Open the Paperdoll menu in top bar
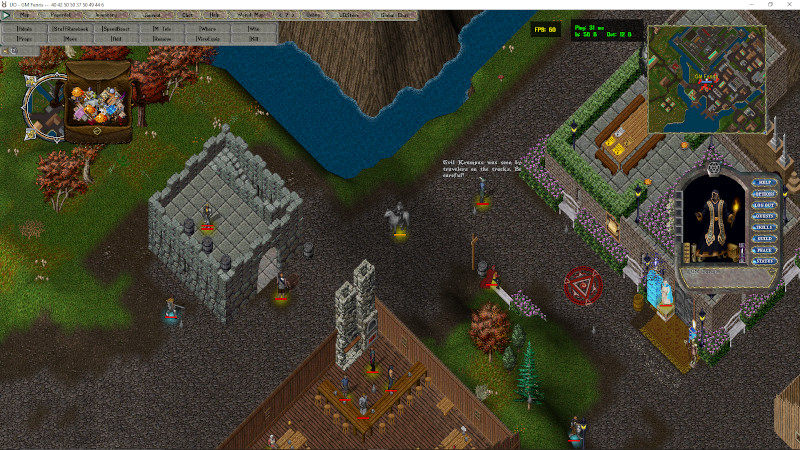 (x=61, y=15)
